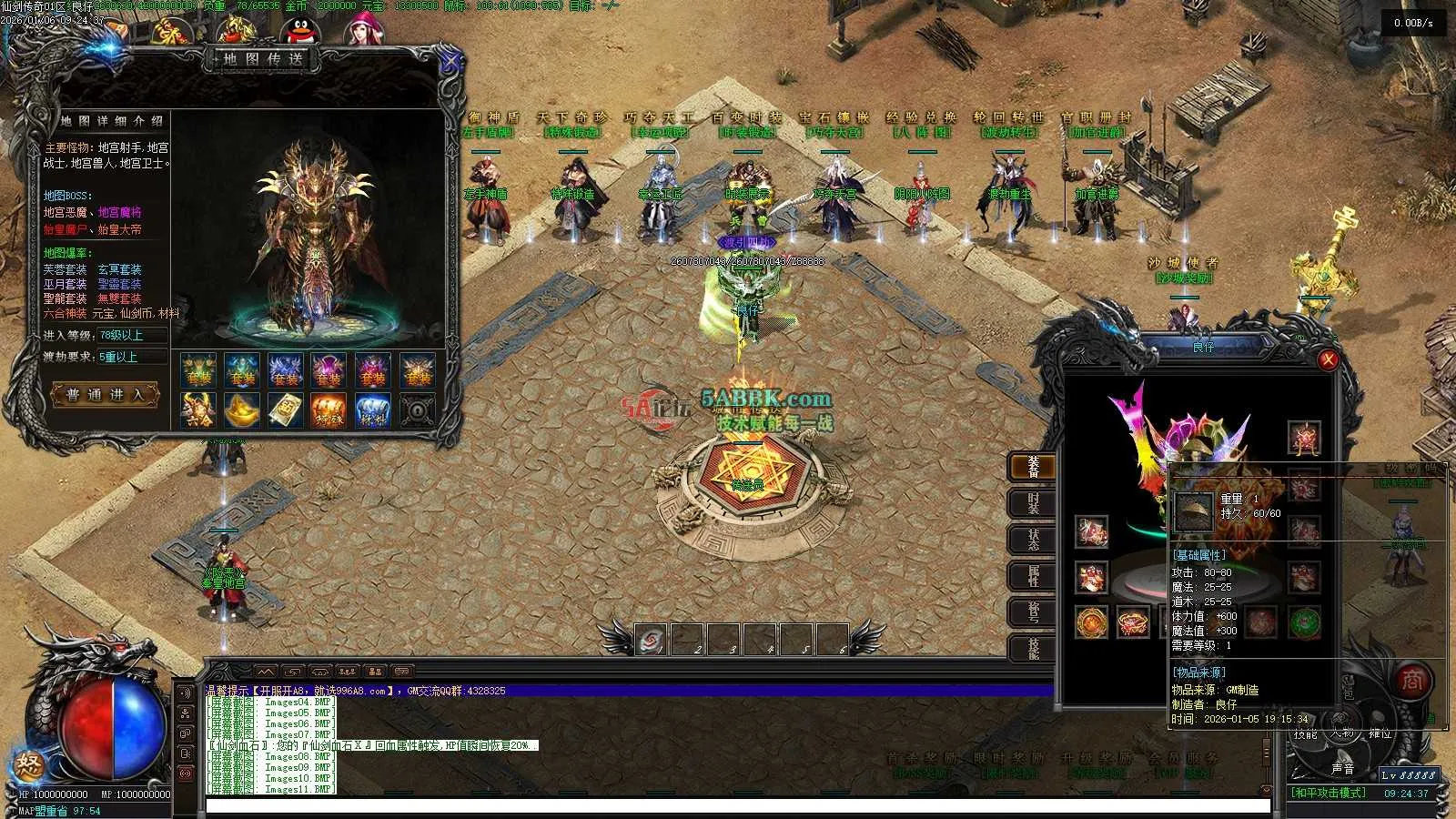Click the 六合 set reward icon
1456x819 pixels.
tap(197, 410)
